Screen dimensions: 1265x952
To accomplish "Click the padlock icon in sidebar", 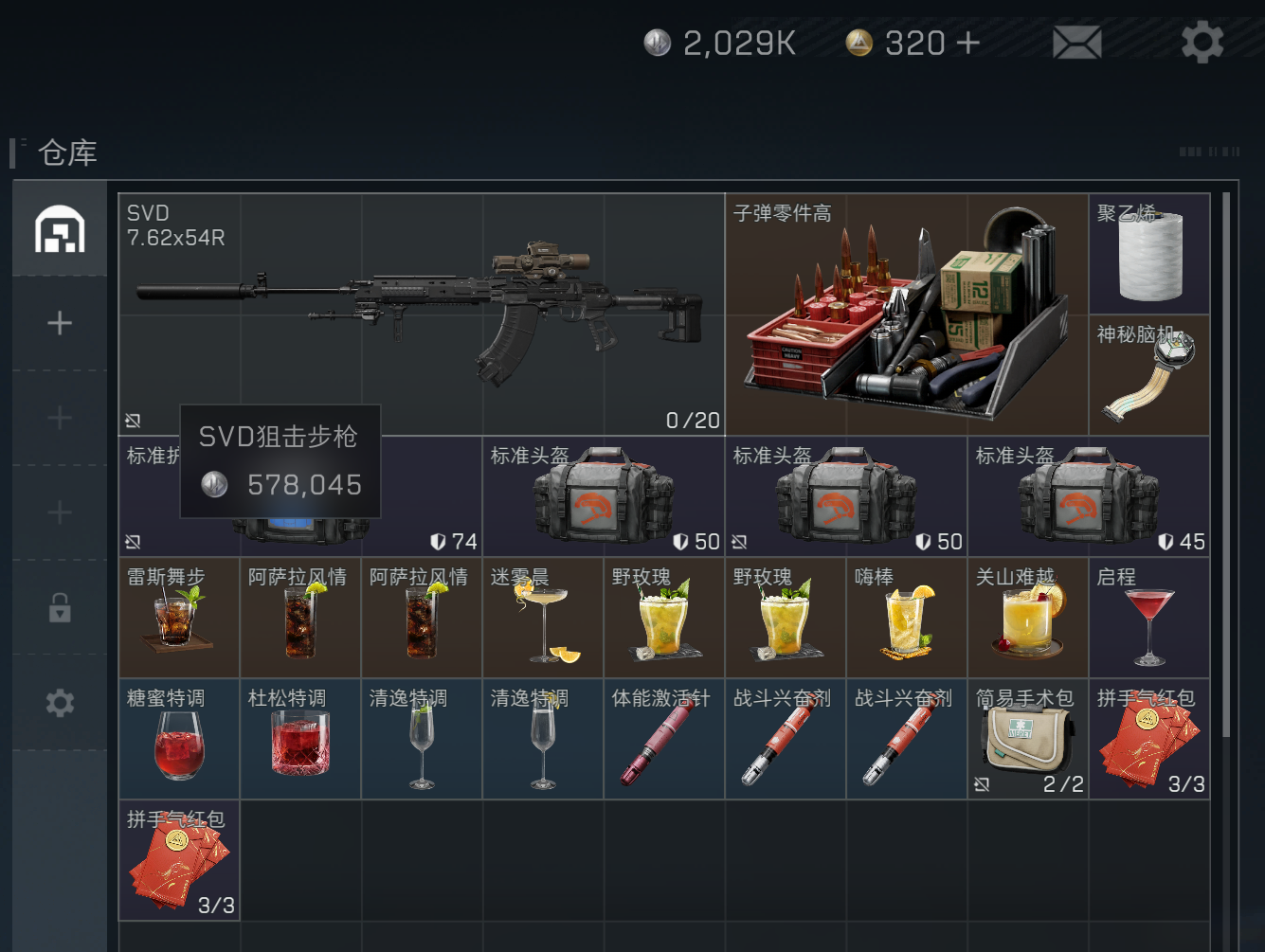I will tap(60, 607).
